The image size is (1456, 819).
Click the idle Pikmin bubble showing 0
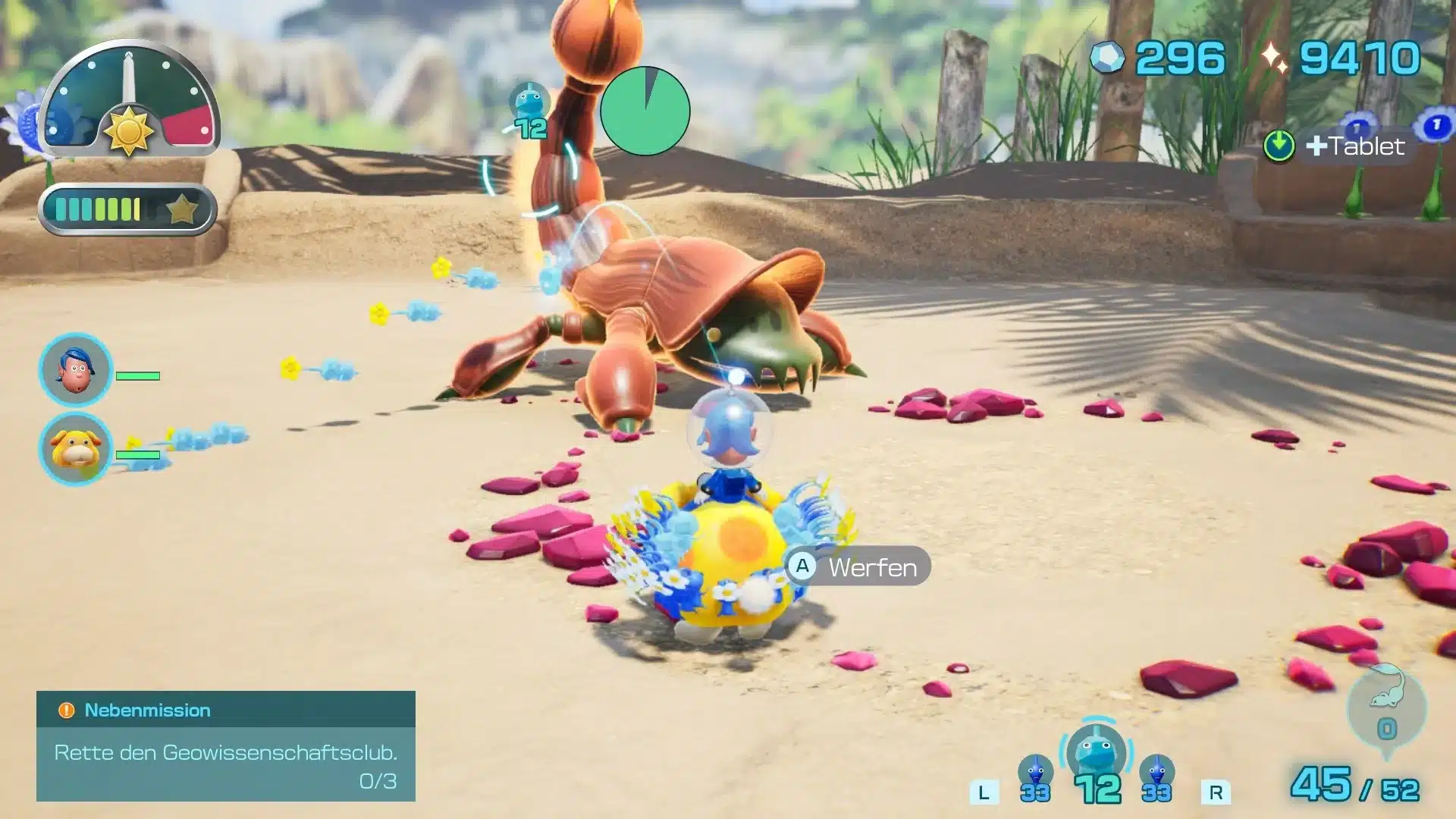pos(1386,711)
